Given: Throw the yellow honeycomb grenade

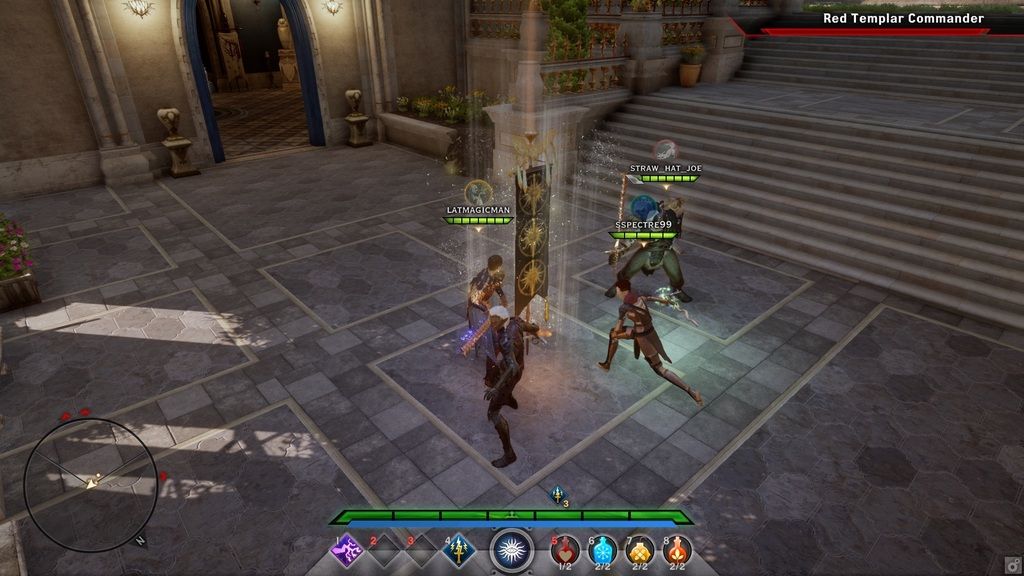Looking at the screenshot, I should tap(640, 550).
